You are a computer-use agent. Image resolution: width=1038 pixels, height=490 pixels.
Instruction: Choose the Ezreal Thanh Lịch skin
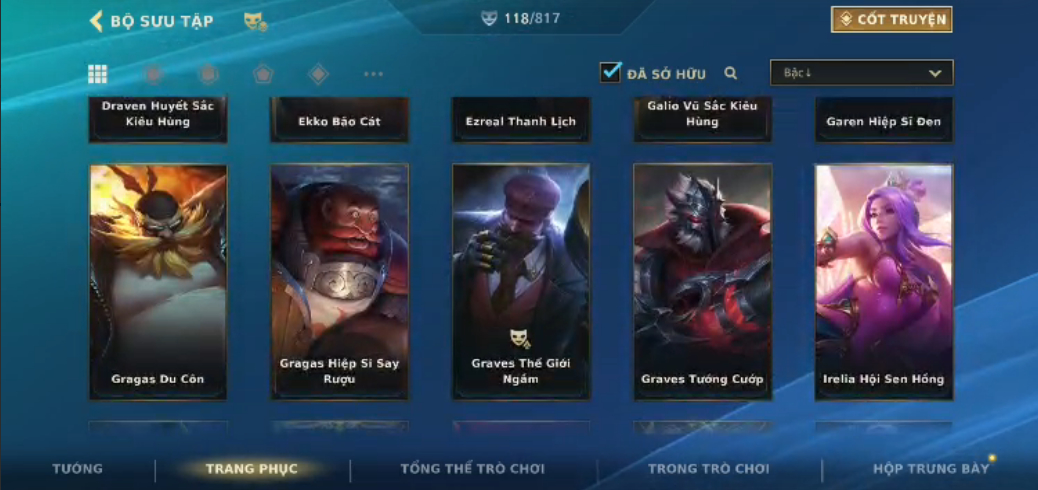[x=521, y=121]
